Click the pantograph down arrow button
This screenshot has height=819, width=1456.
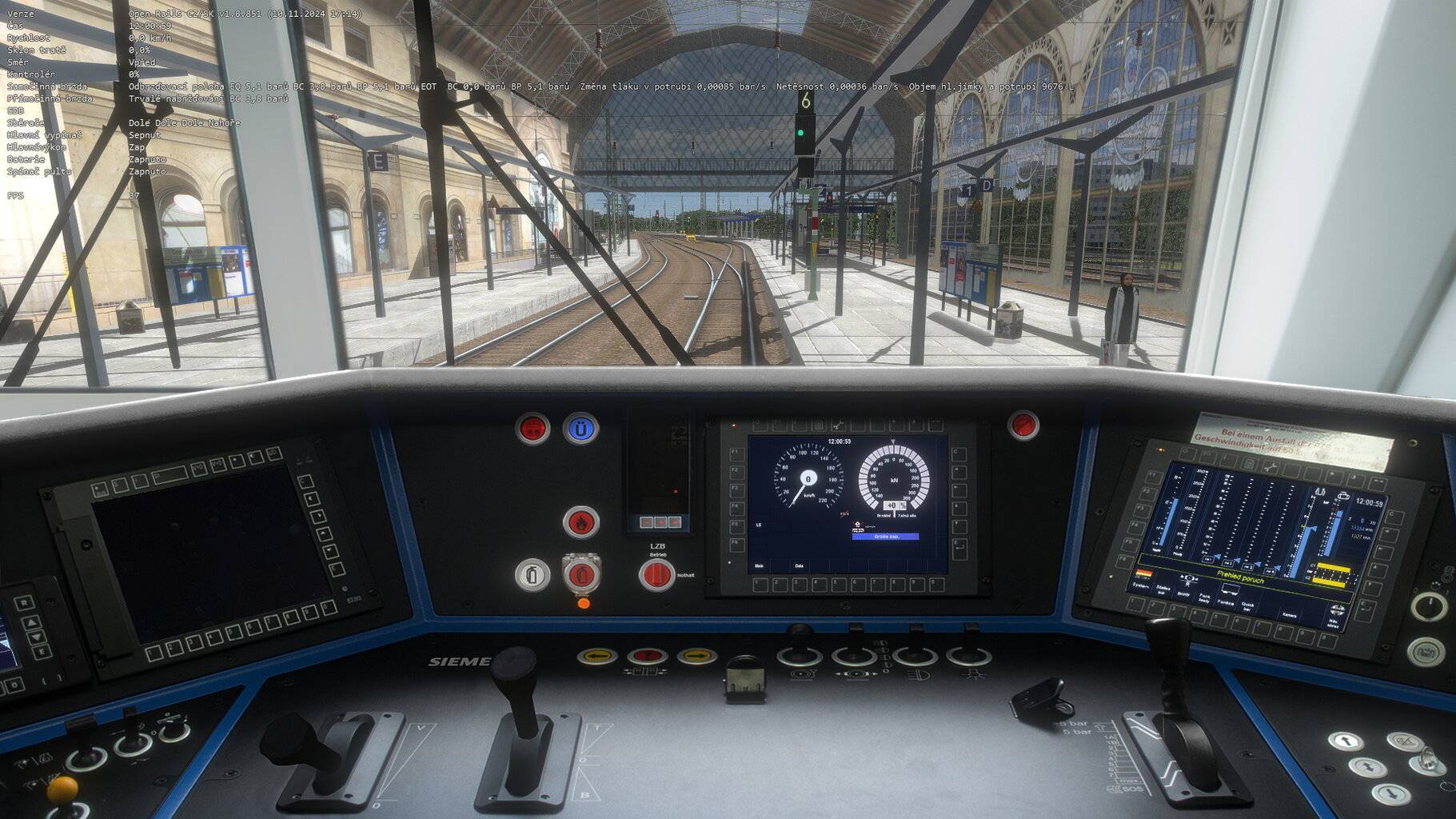pos(1390,793)
